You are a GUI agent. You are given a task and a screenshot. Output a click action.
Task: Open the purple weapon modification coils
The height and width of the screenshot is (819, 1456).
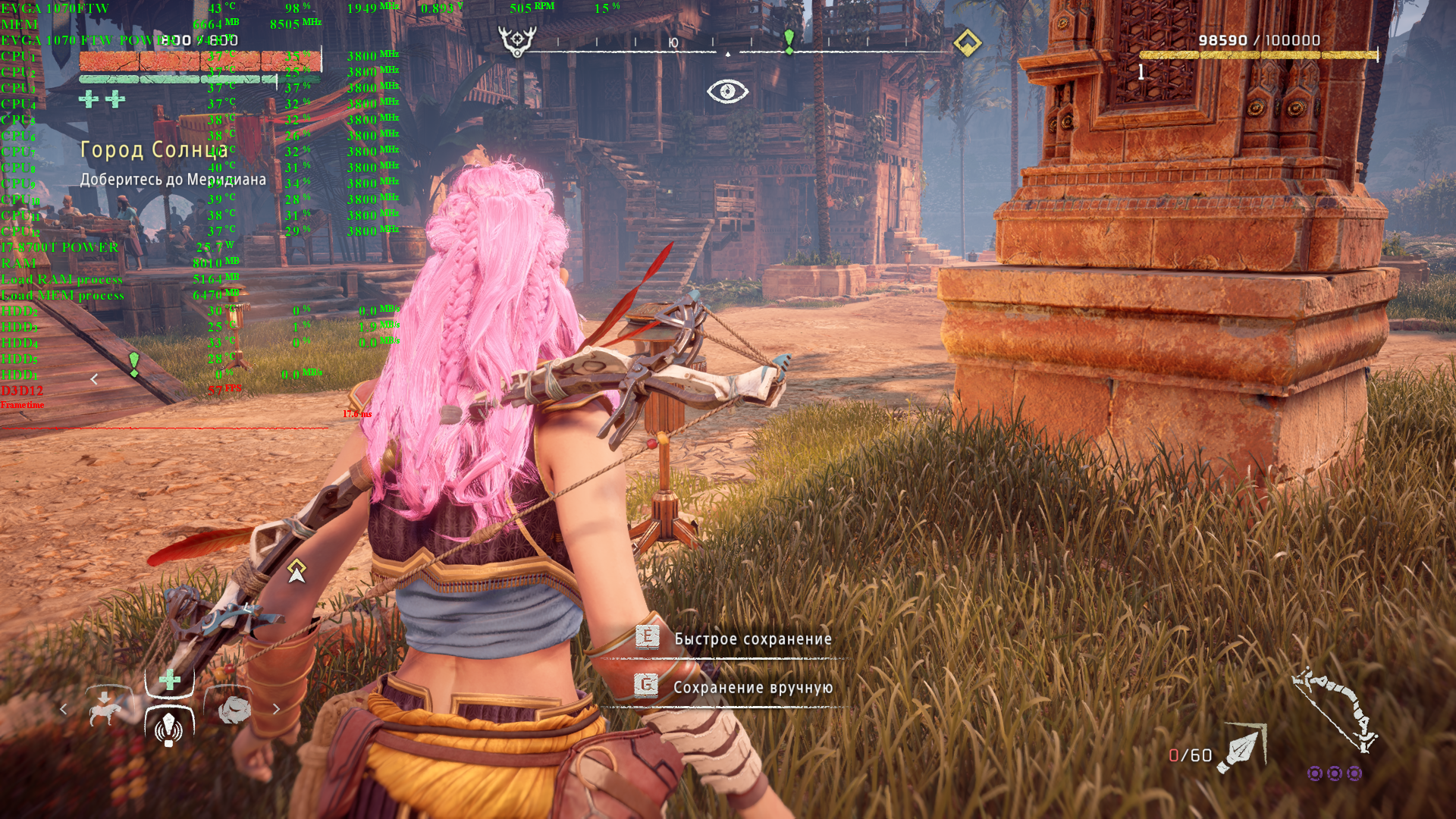(1334, 773)
